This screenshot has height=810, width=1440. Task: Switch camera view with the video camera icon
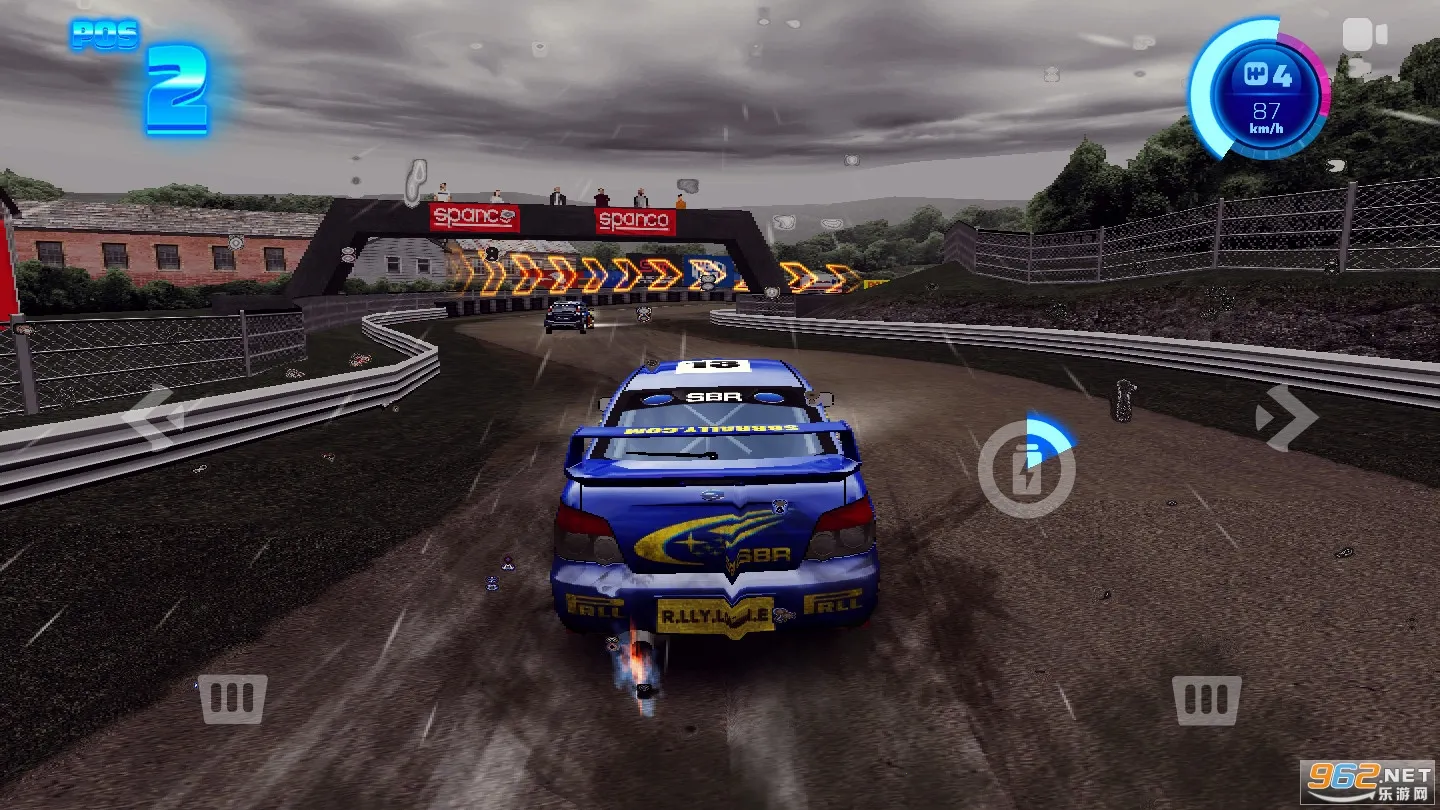pos(1362,34)
